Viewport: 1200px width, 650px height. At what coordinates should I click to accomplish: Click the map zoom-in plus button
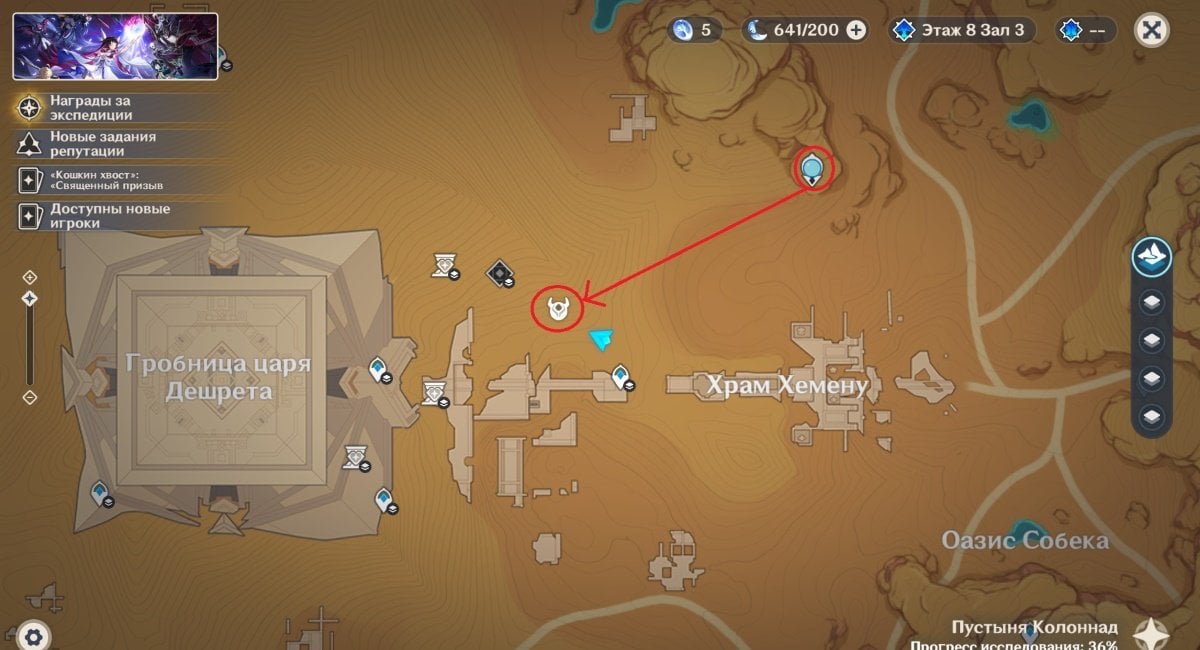[x=30, y=276]
